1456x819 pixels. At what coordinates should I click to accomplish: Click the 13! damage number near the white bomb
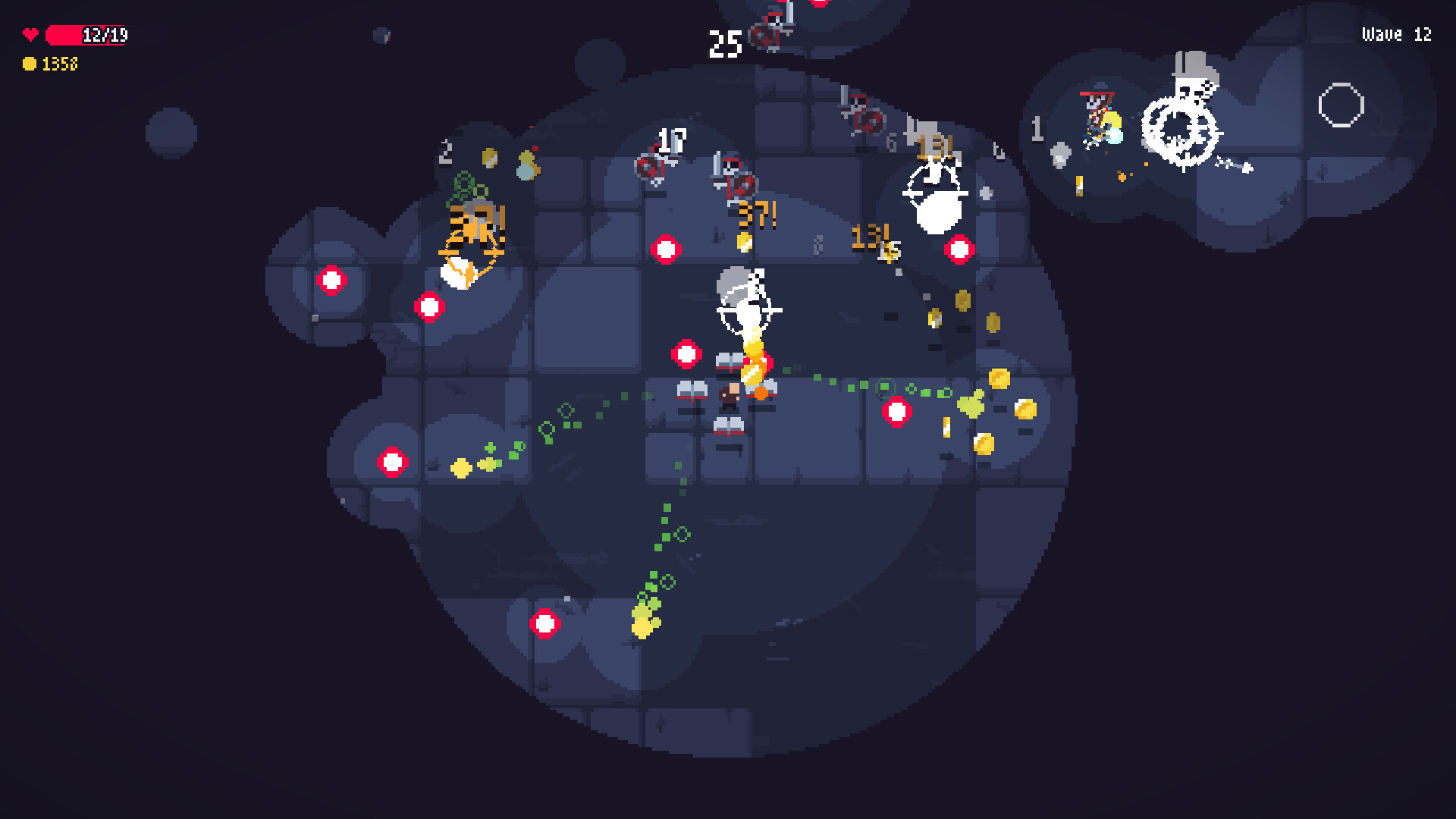pos(934,144)
